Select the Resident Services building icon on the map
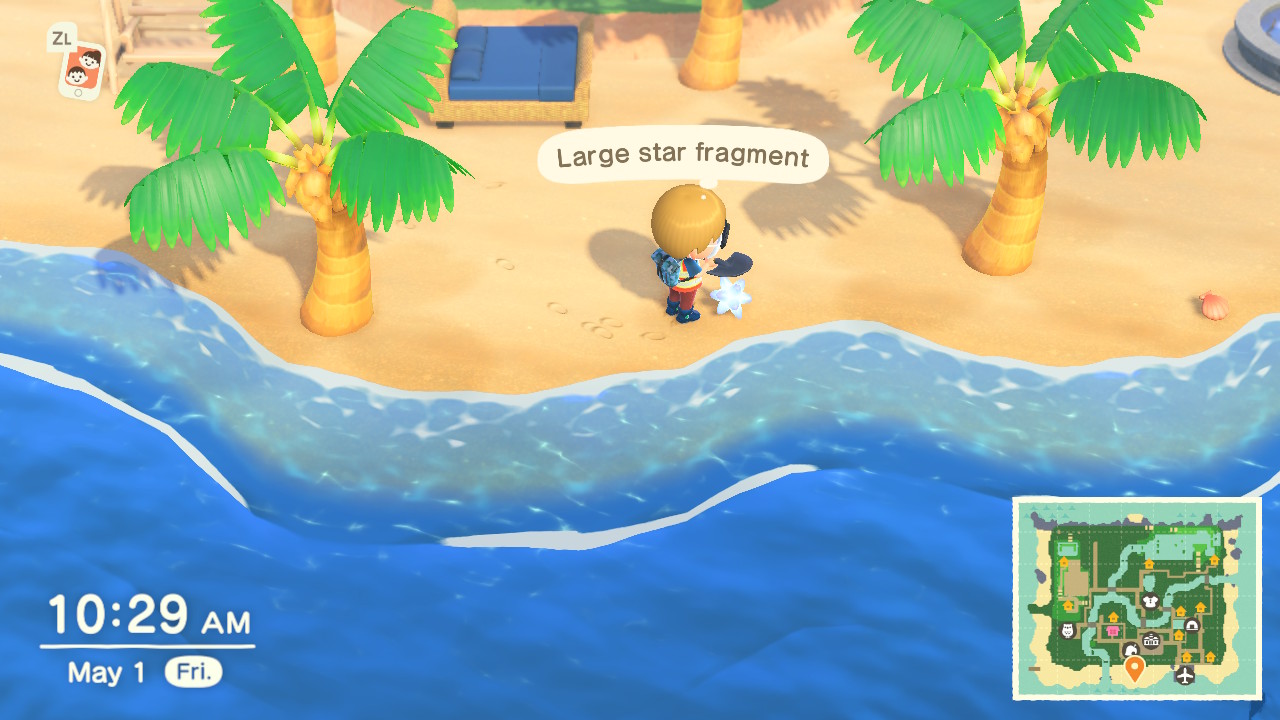The width and height of the screenshot is (1280, 720). pyautogui.click(x=1150, y=641)
